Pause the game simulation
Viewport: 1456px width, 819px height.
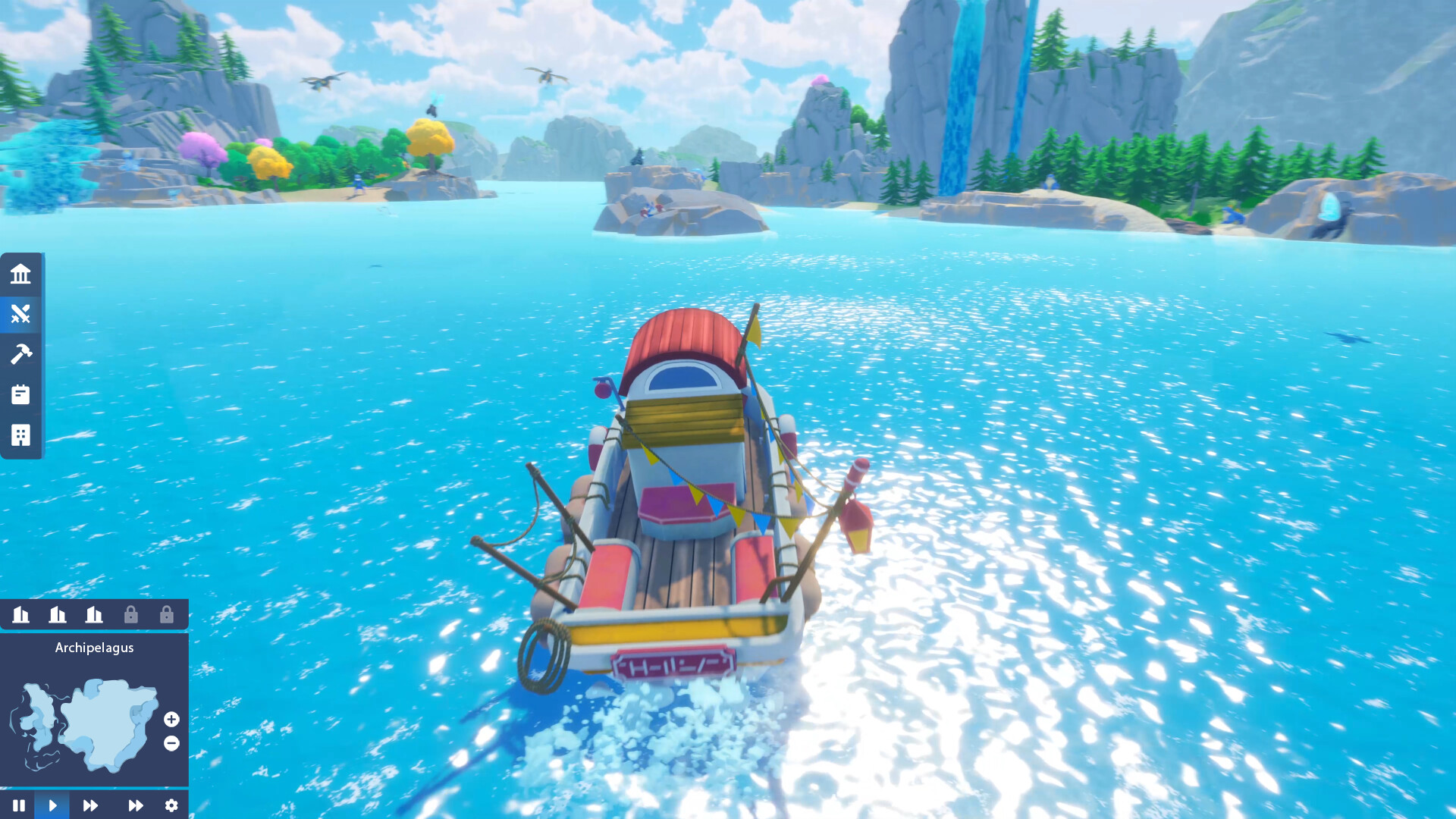click(x=20, y=805)
